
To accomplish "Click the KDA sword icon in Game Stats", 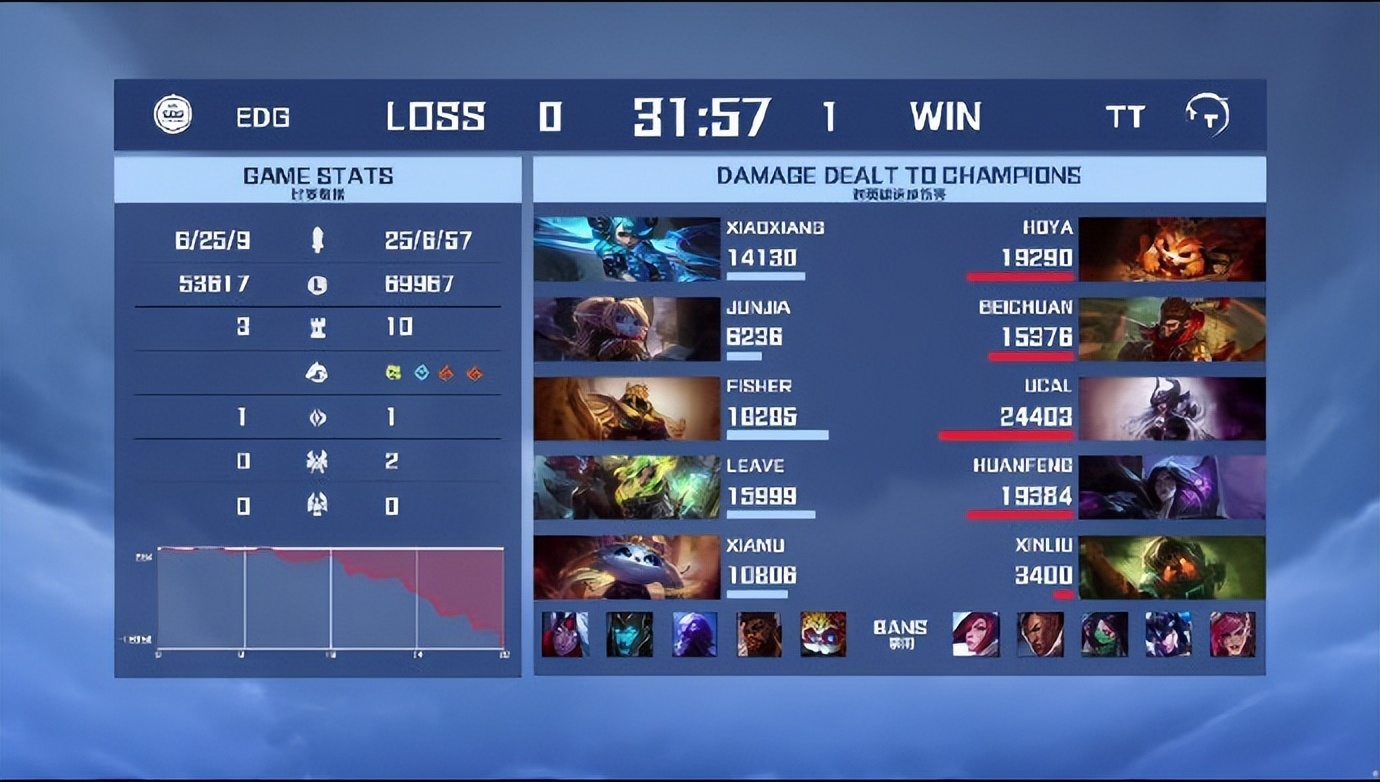I will (x=318, y=240).
